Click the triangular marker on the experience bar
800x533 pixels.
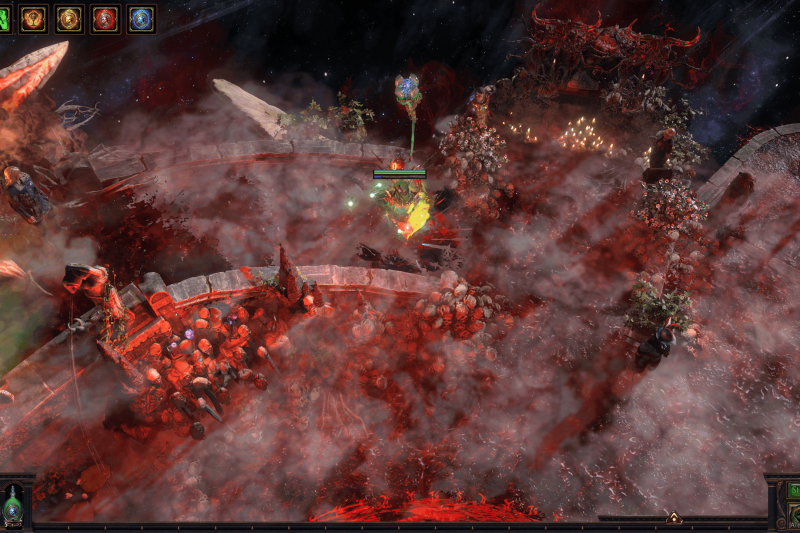[x=674, y=518]
